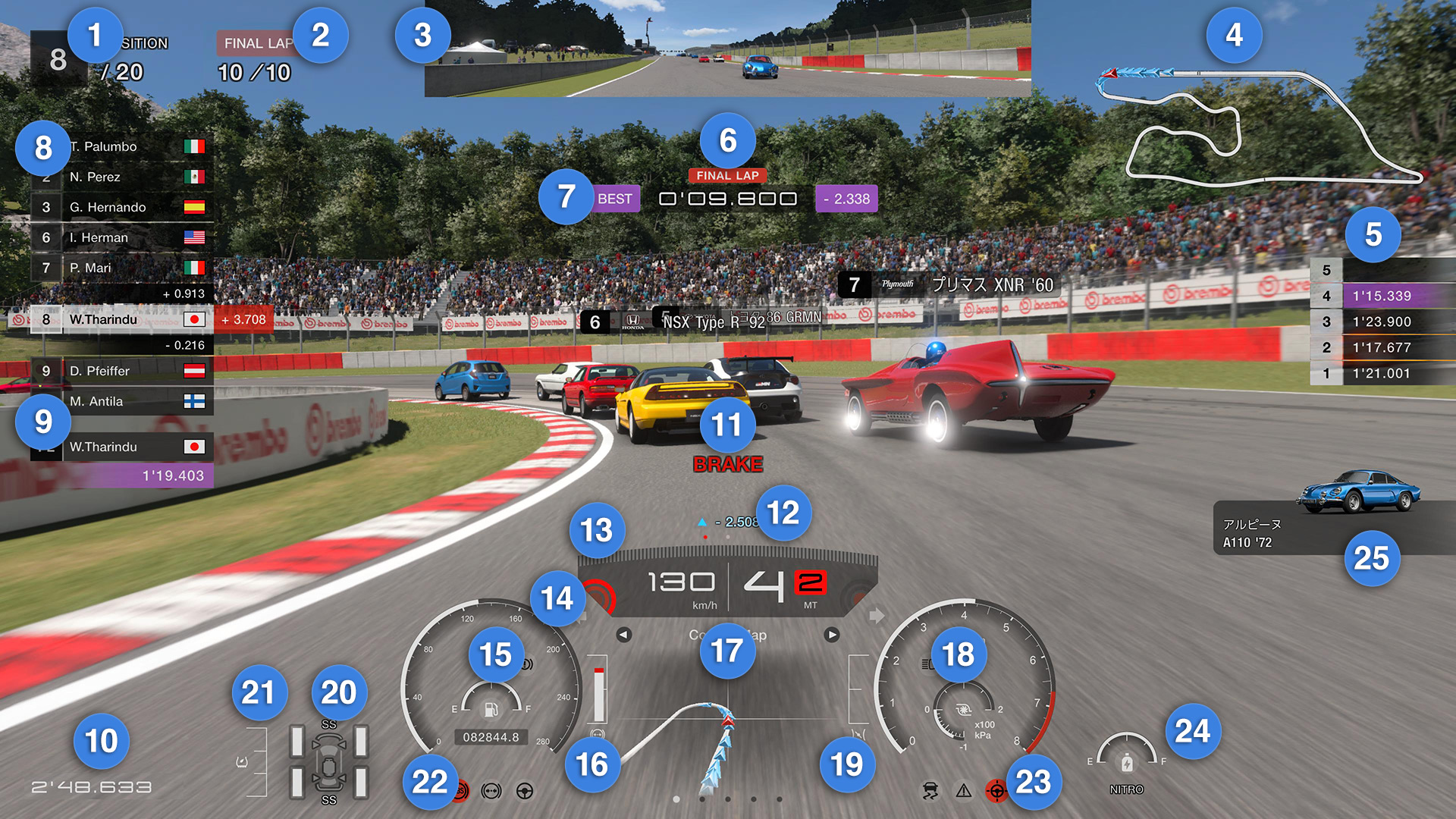The height and width of the screenshot is (819, 1456).
Task: Select W.Tharindu's highlighted position 8 row
Action: point(121,319)
